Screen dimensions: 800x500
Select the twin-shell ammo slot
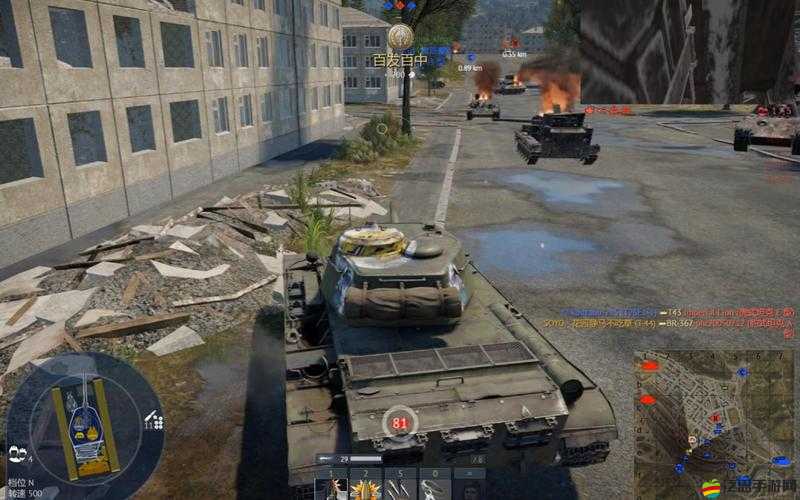click(399, 487)
